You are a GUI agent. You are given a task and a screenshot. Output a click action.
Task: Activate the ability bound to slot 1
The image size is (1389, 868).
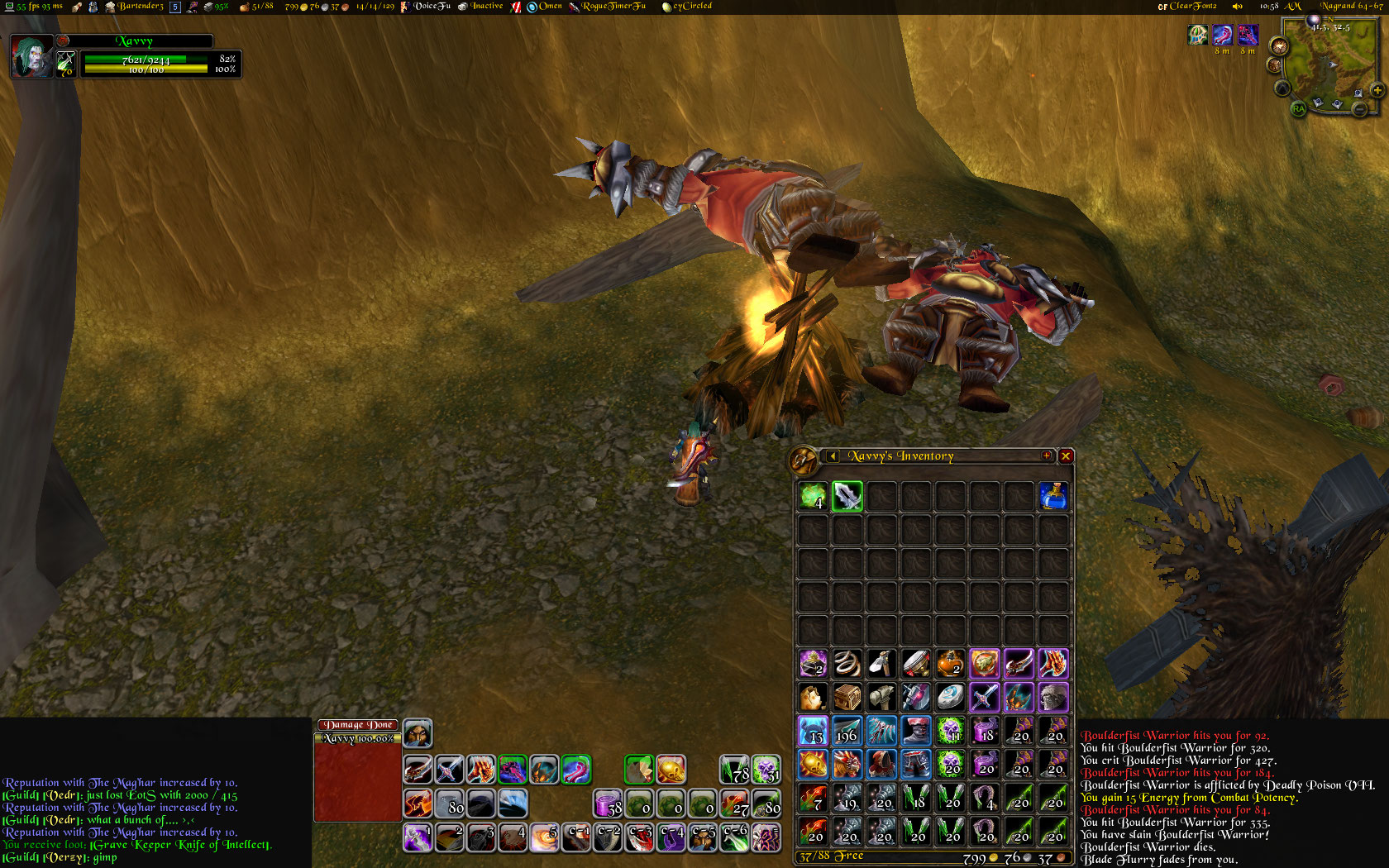point(418,837)
